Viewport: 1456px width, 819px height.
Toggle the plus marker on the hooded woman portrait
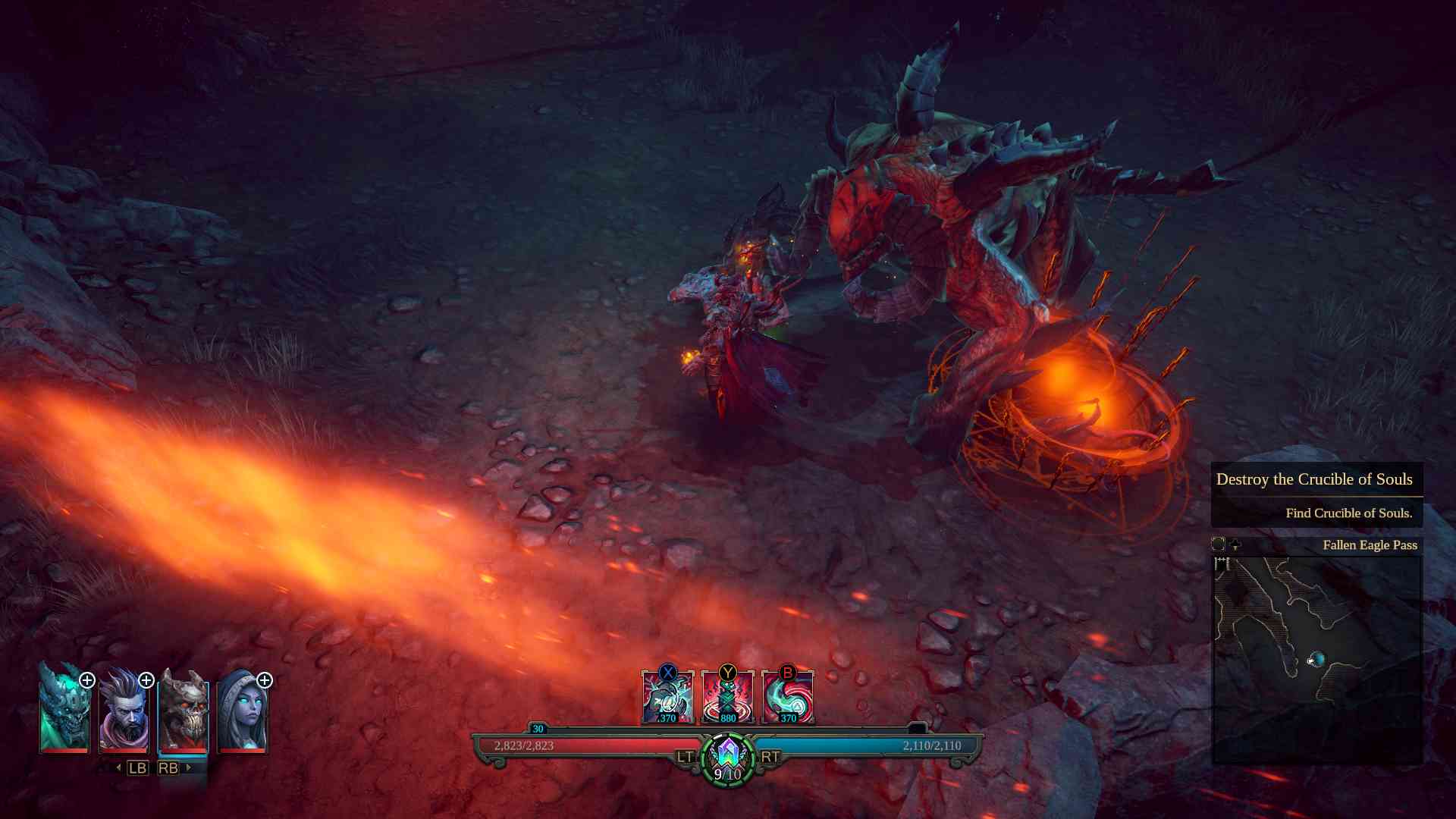[265, 681]
